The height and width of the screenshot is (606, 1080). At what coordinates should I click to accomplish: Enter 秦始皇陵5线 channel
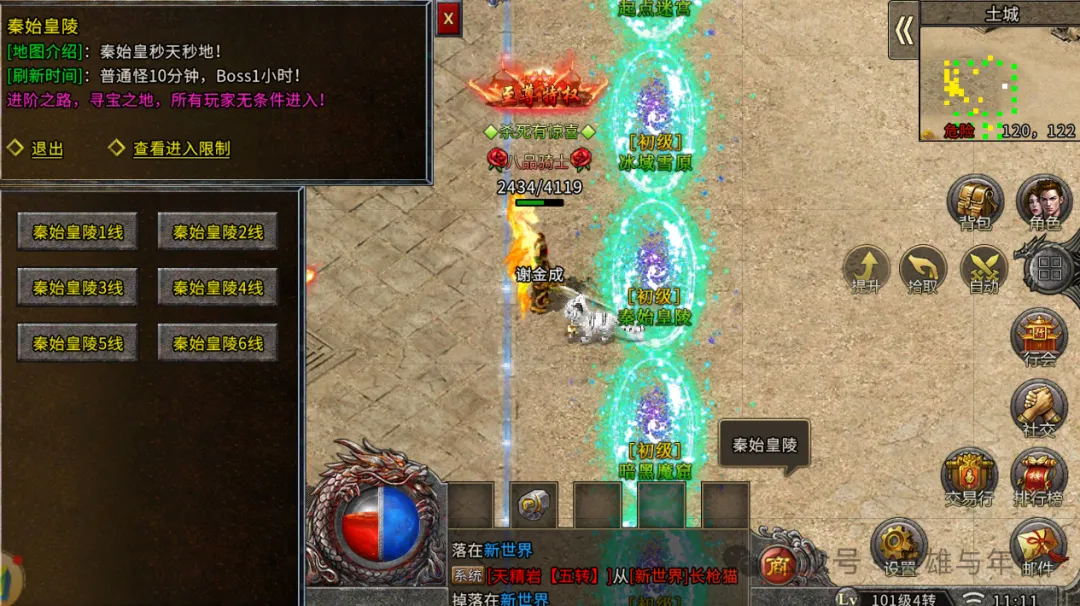[x=78, y=343]
